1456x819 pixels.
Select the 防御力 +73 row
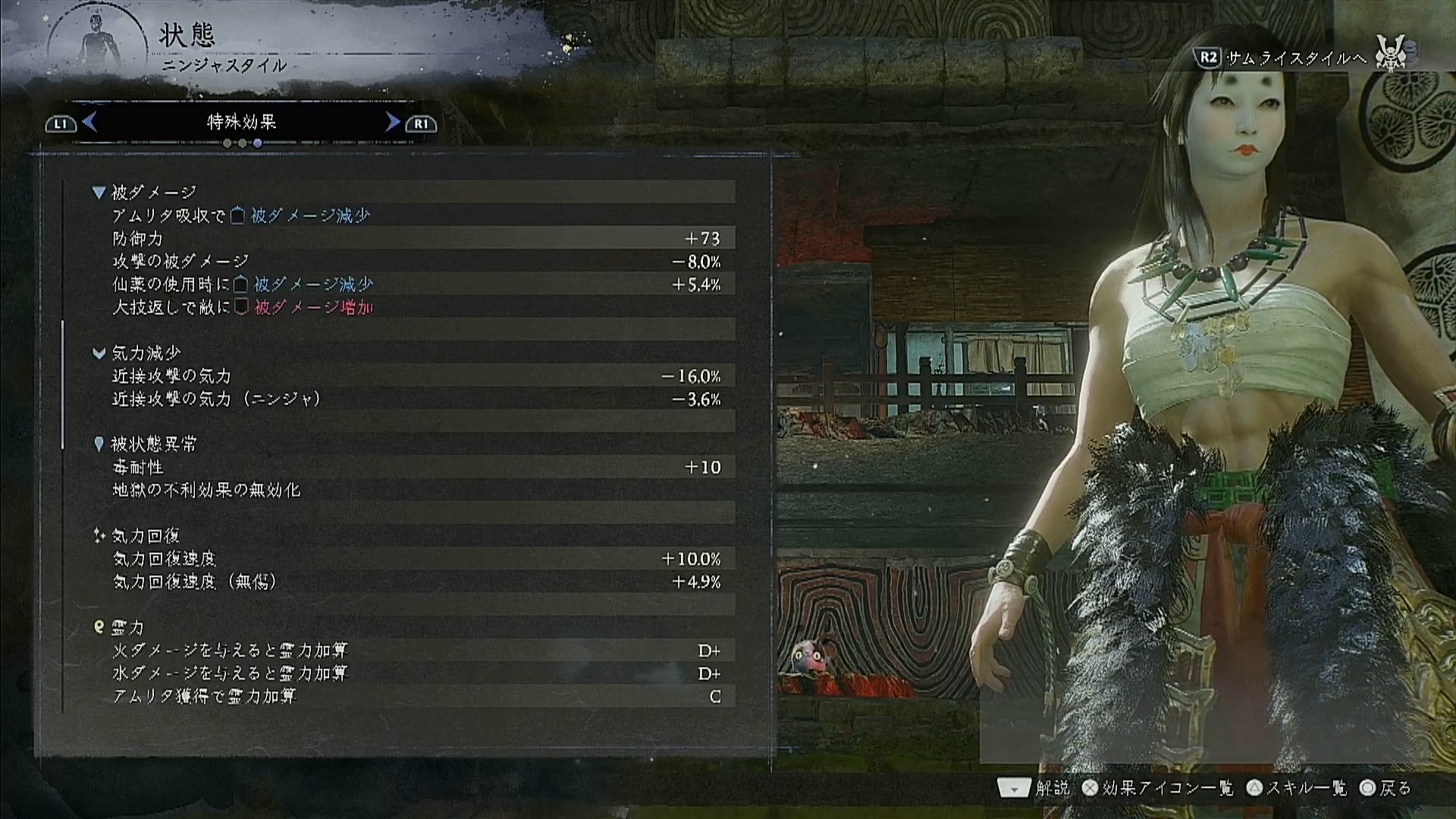coord(416,239)
